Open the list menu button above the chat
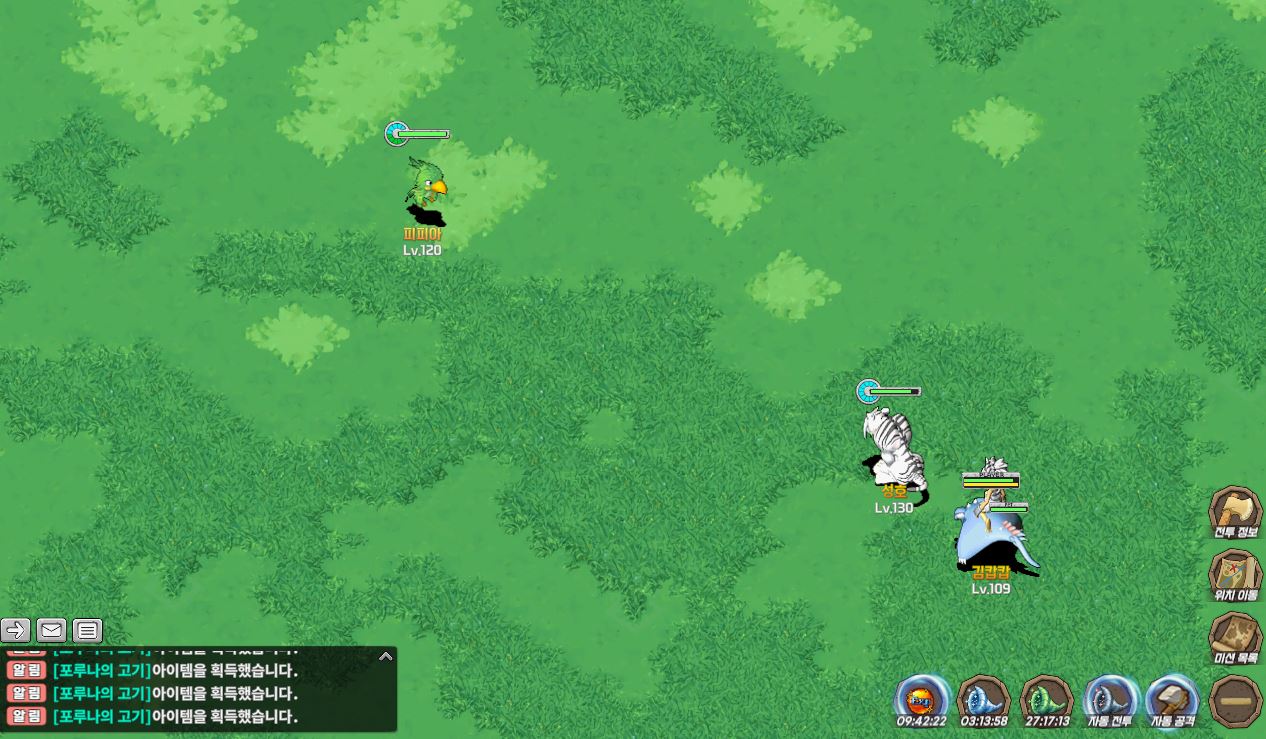 pos(88,630)
